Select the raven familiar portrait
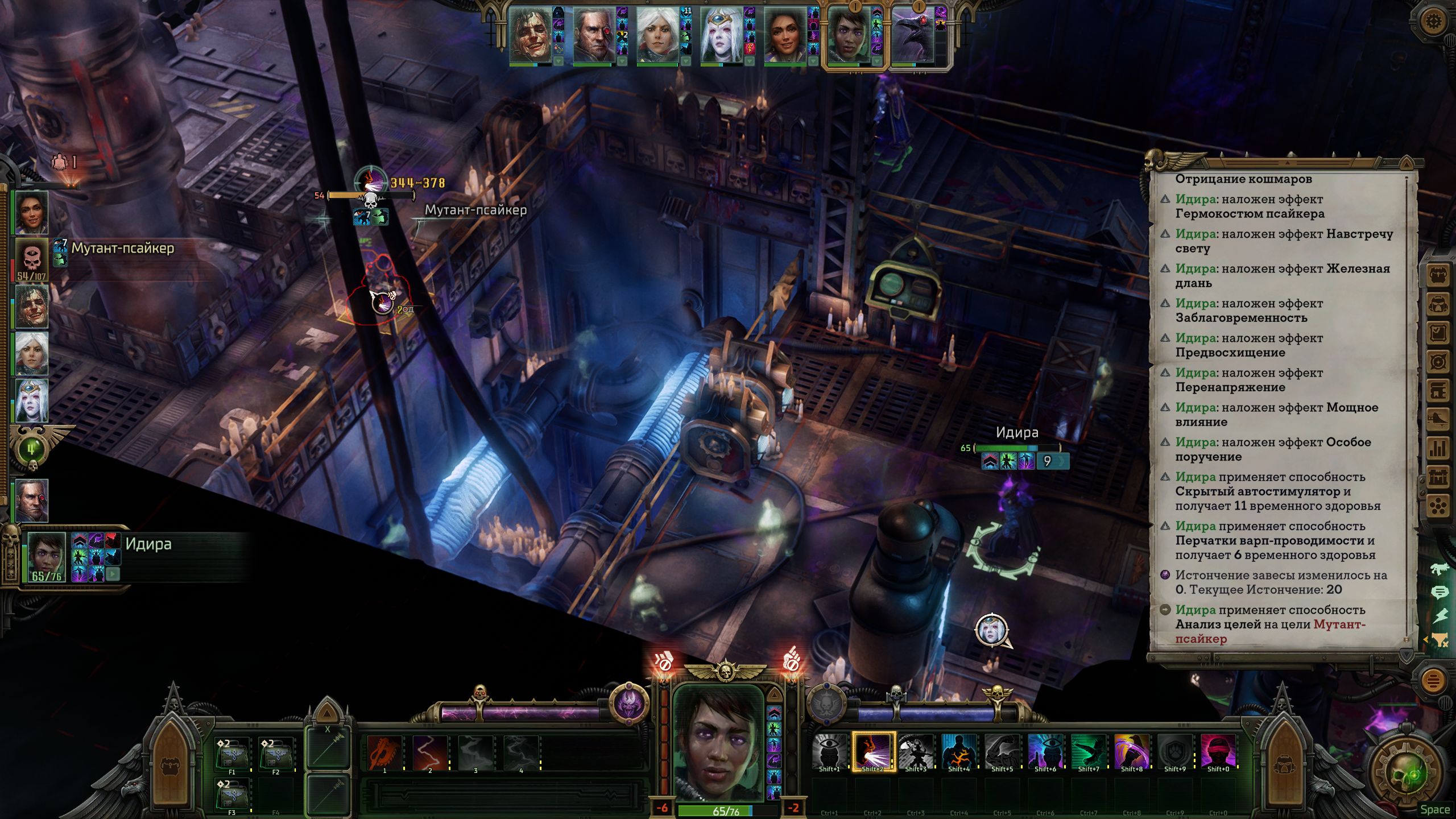 pyautogui.click(x=914, y=35)
